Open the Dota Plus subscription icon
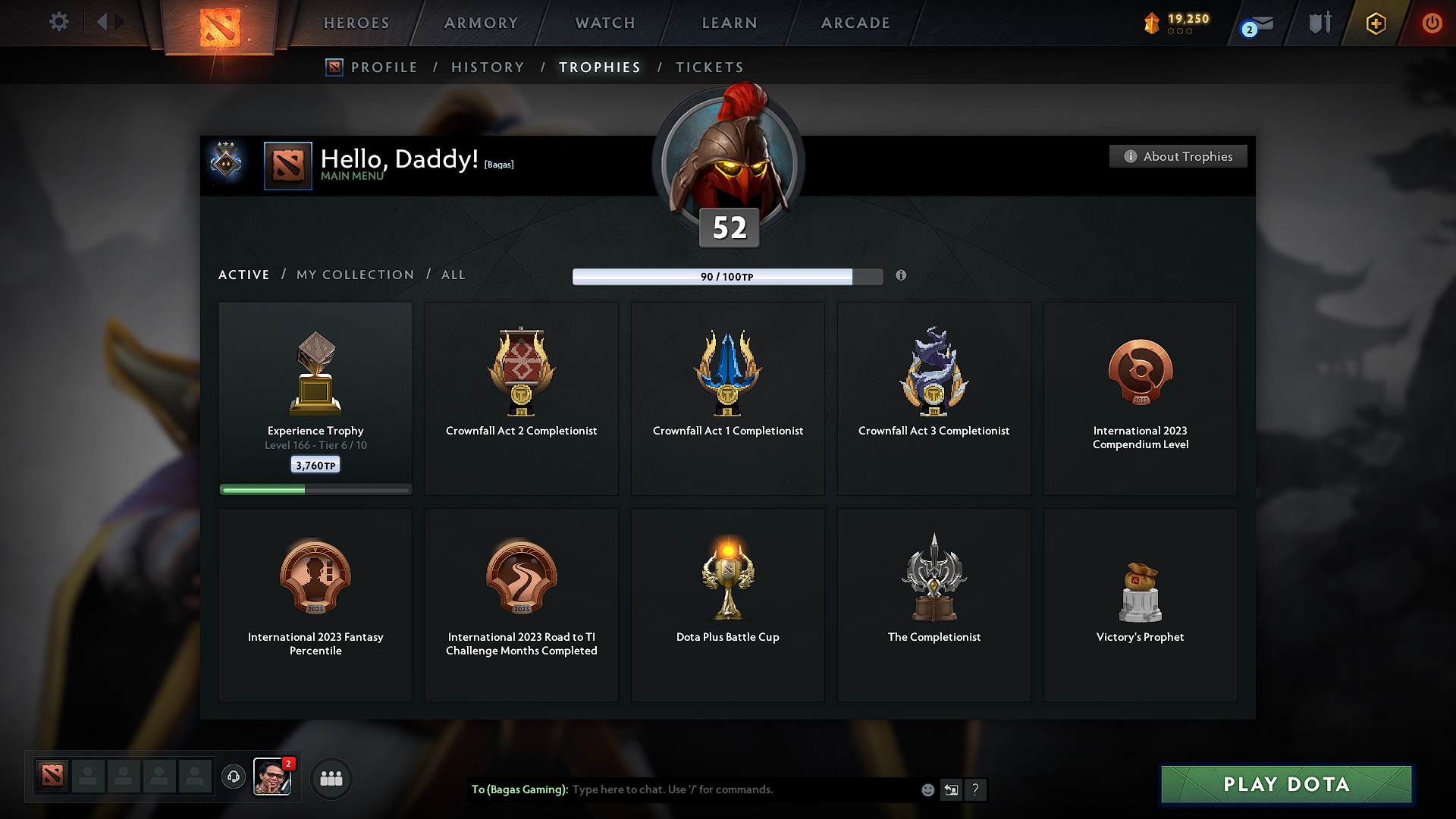The width and height of the screenshot is (1456, 819). click(x=1375, y=23)
